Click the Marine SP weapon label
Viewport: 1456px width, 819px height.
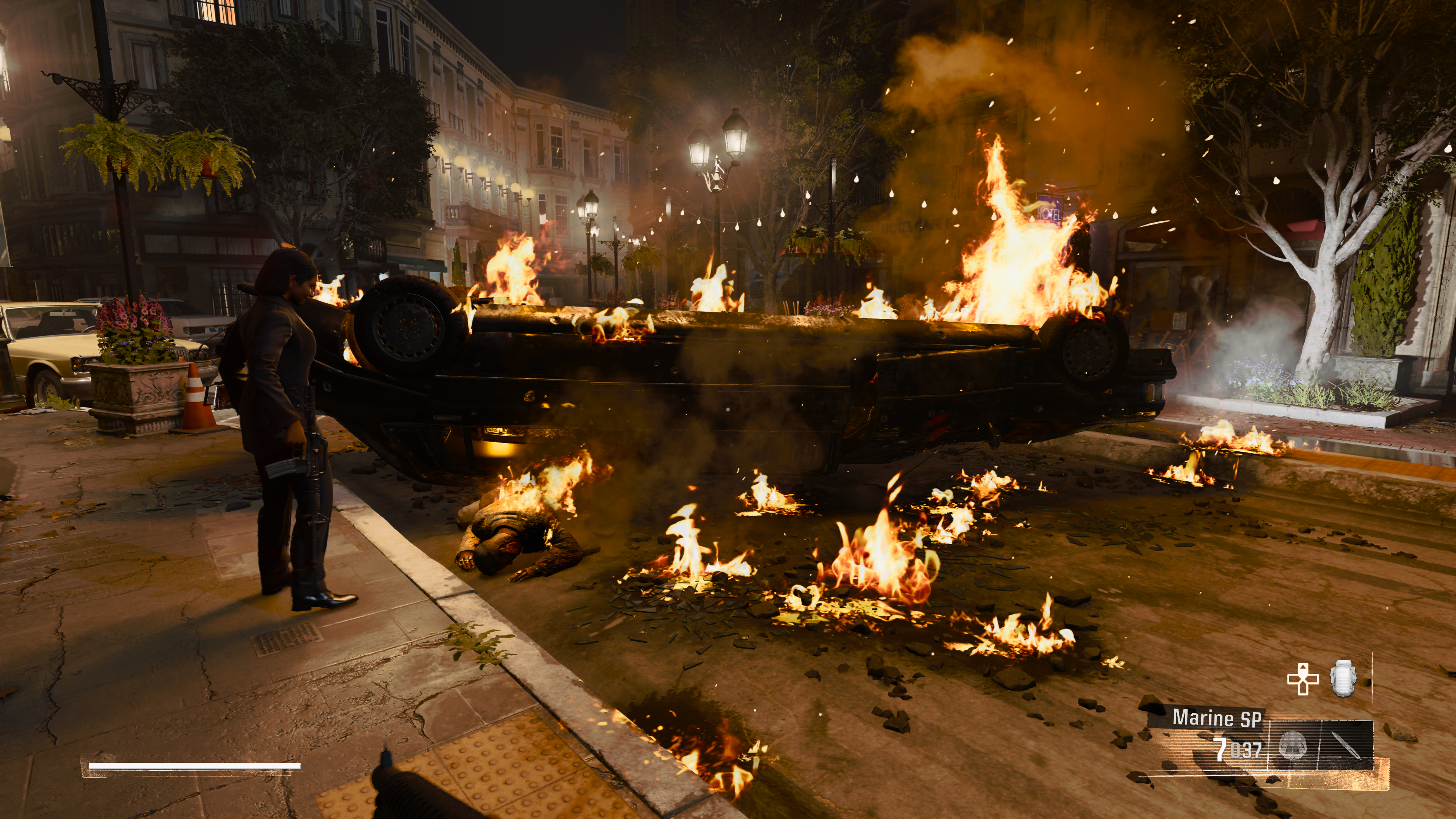pos(1216,718)
